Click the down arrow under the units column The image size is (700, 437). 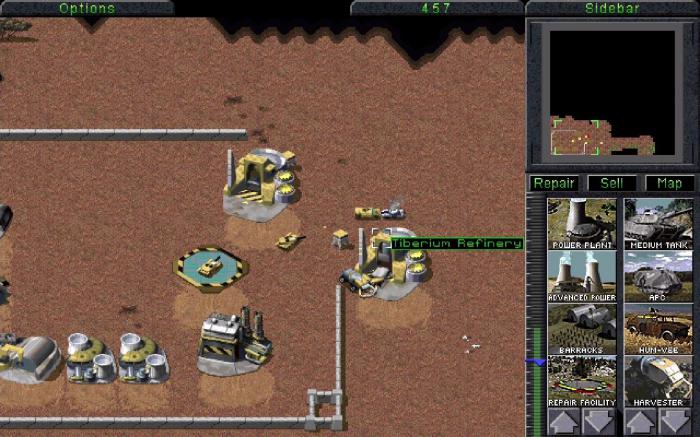[677, 420]
